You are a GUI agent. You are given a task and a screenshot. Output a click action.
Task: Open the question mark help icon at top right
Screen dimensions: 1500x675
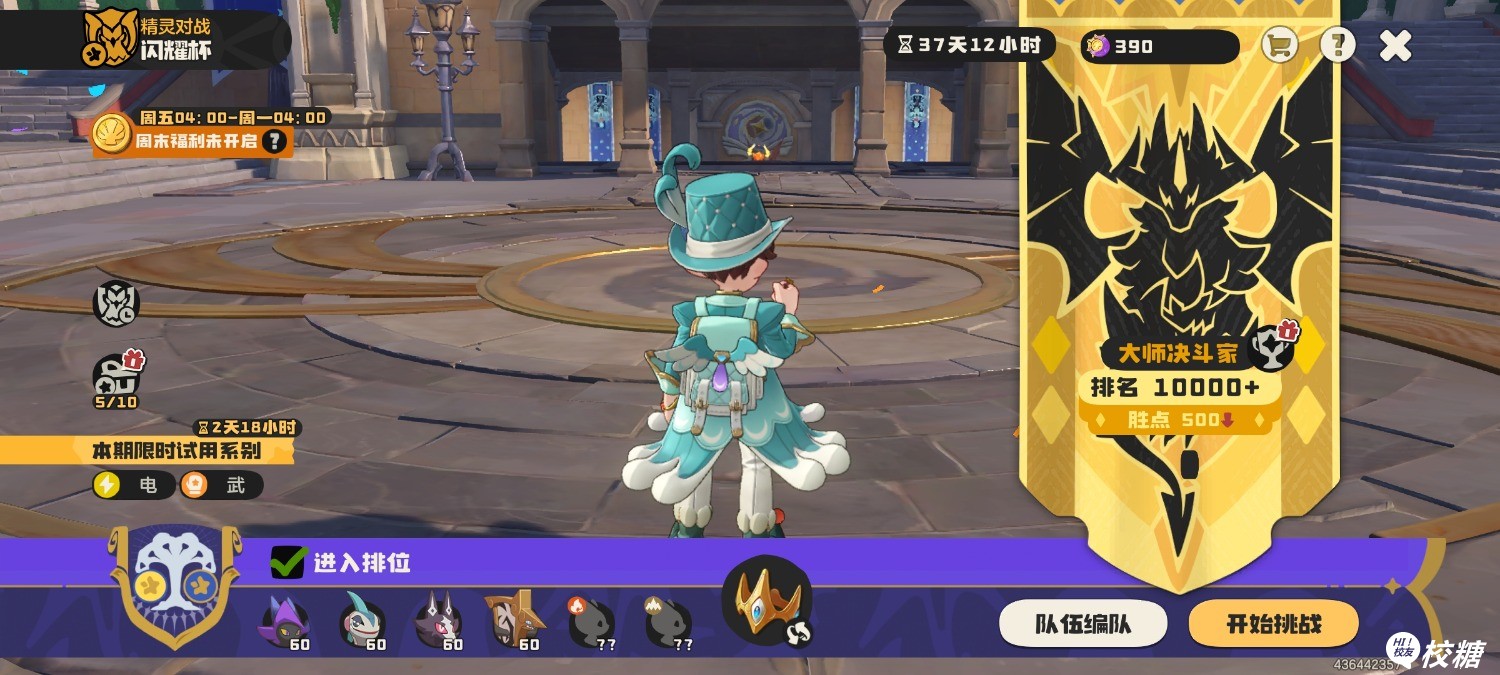tap(1337, 45)
